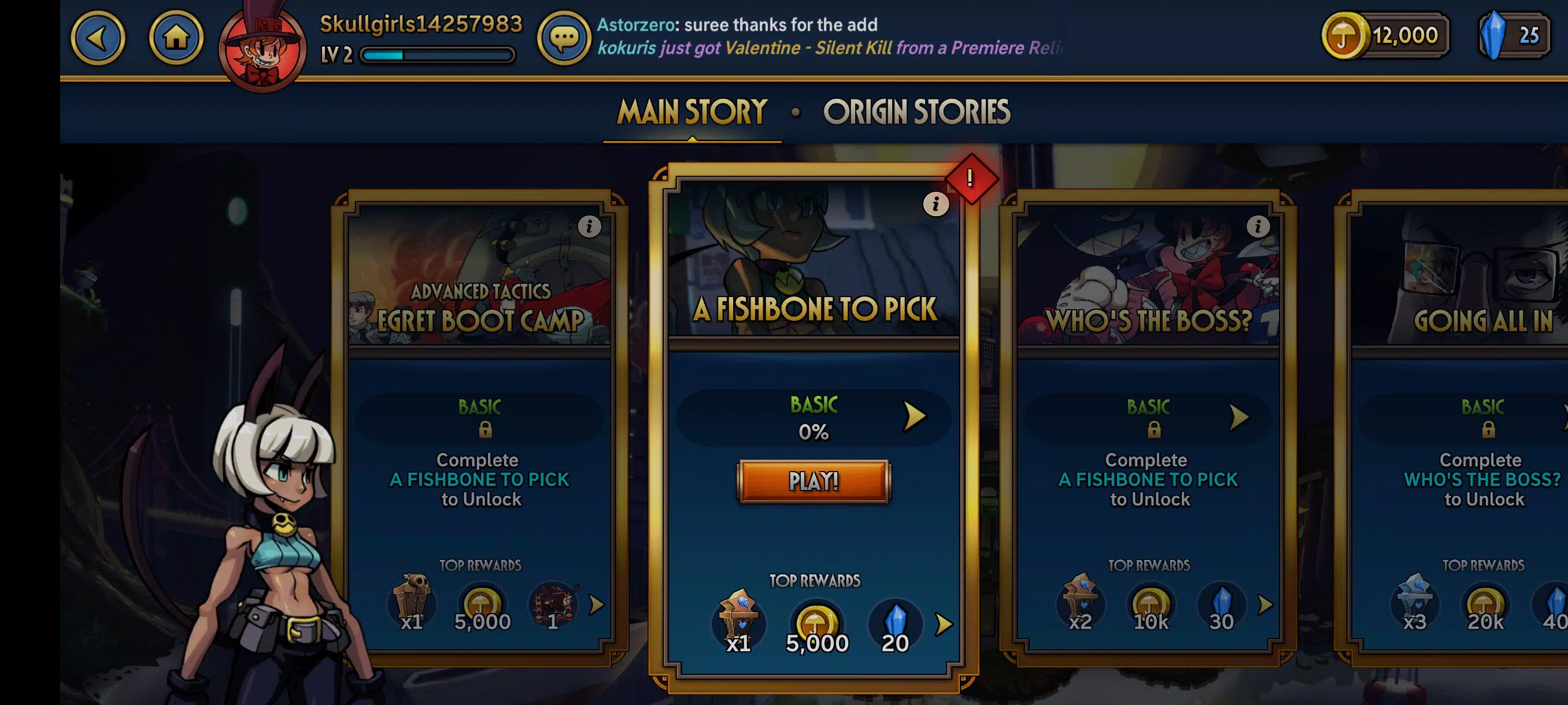Click the theonite gems counter showing 25
Image resolution: width=1568 pixels, height=705 pixels.
click(1515, 35)
